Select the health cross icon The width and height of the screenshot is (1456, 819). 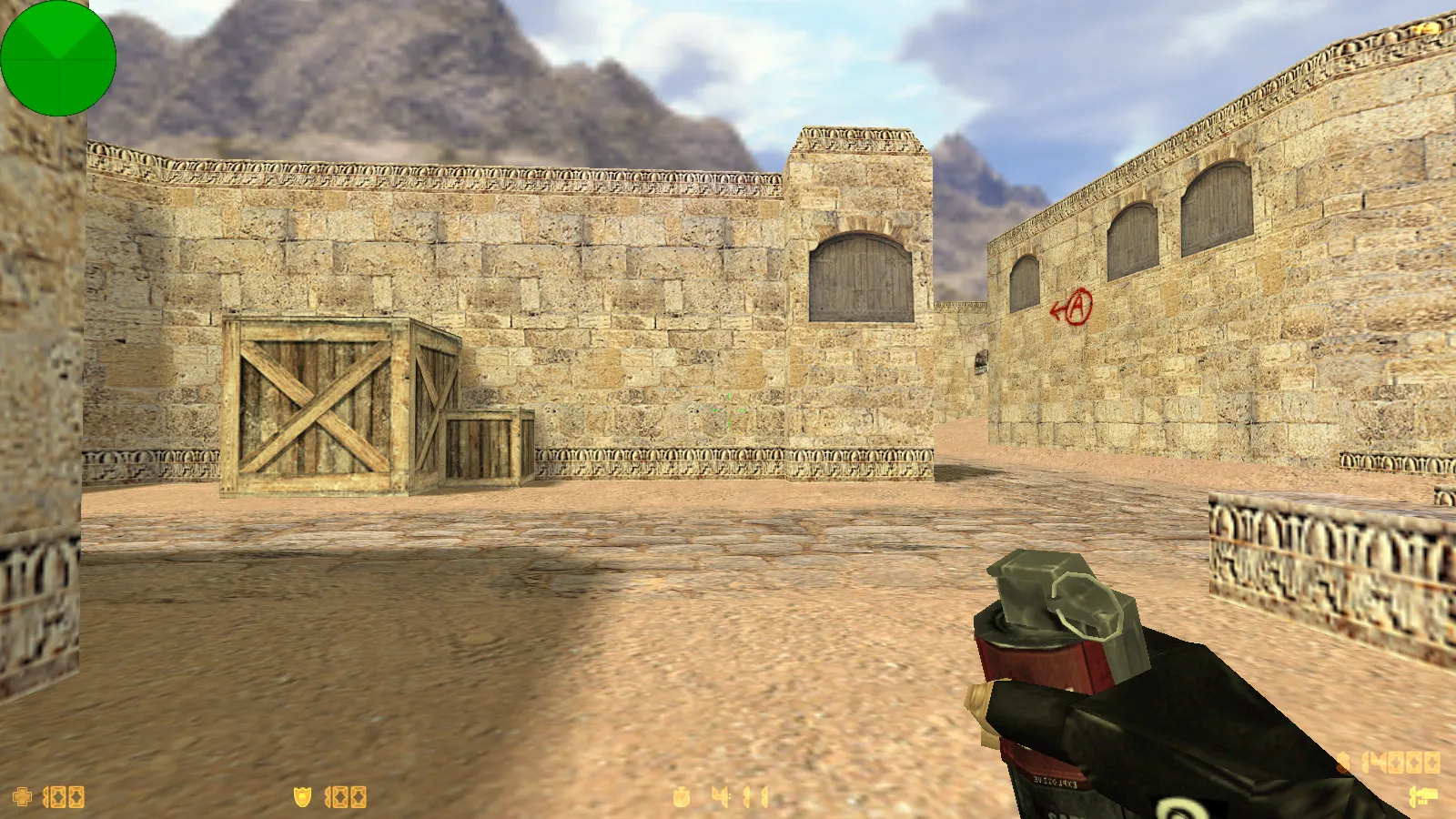click(23, 797)
